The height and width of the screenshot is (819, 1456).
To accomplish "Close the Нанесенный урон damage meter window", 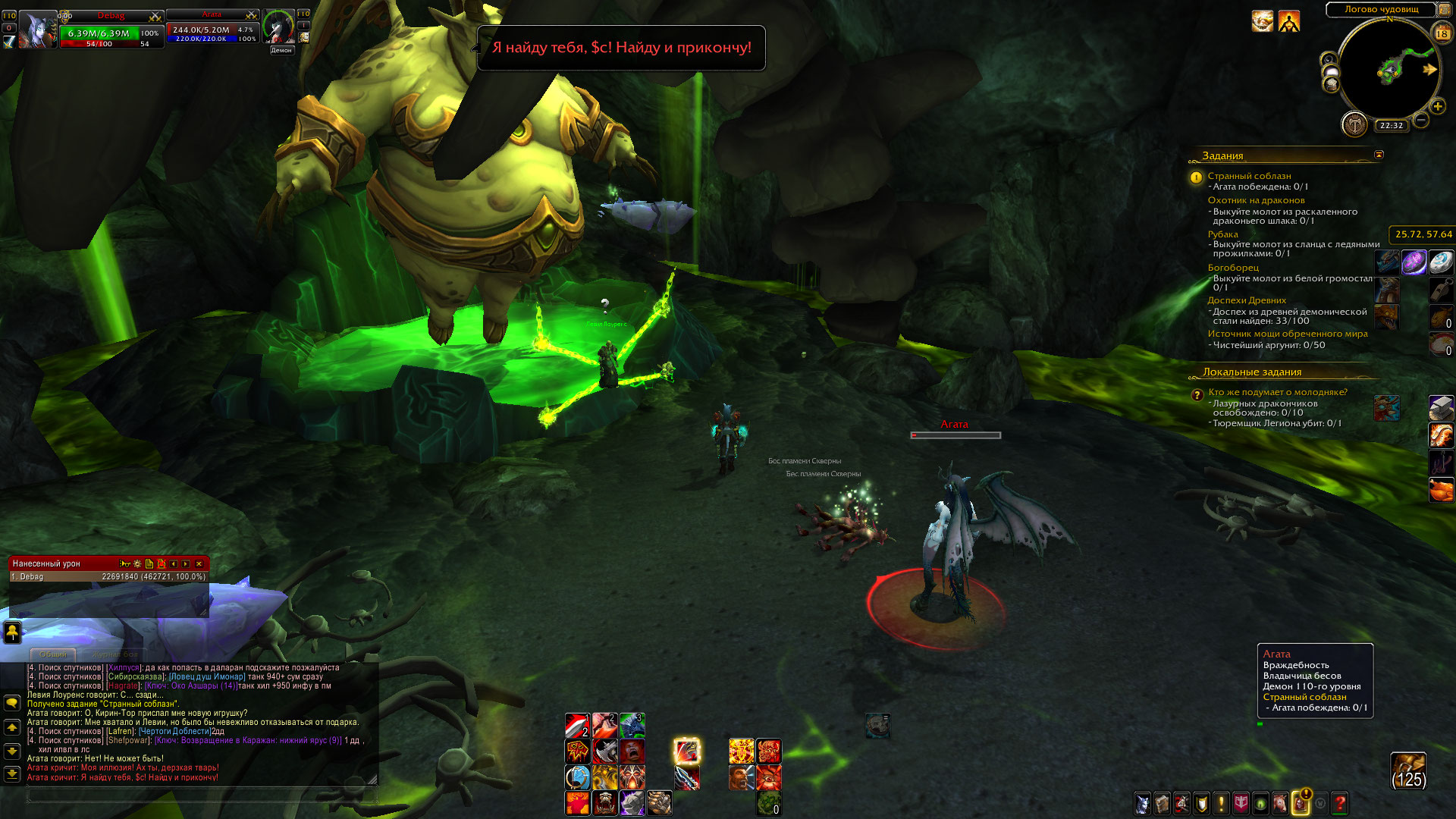I will (199, 563).
